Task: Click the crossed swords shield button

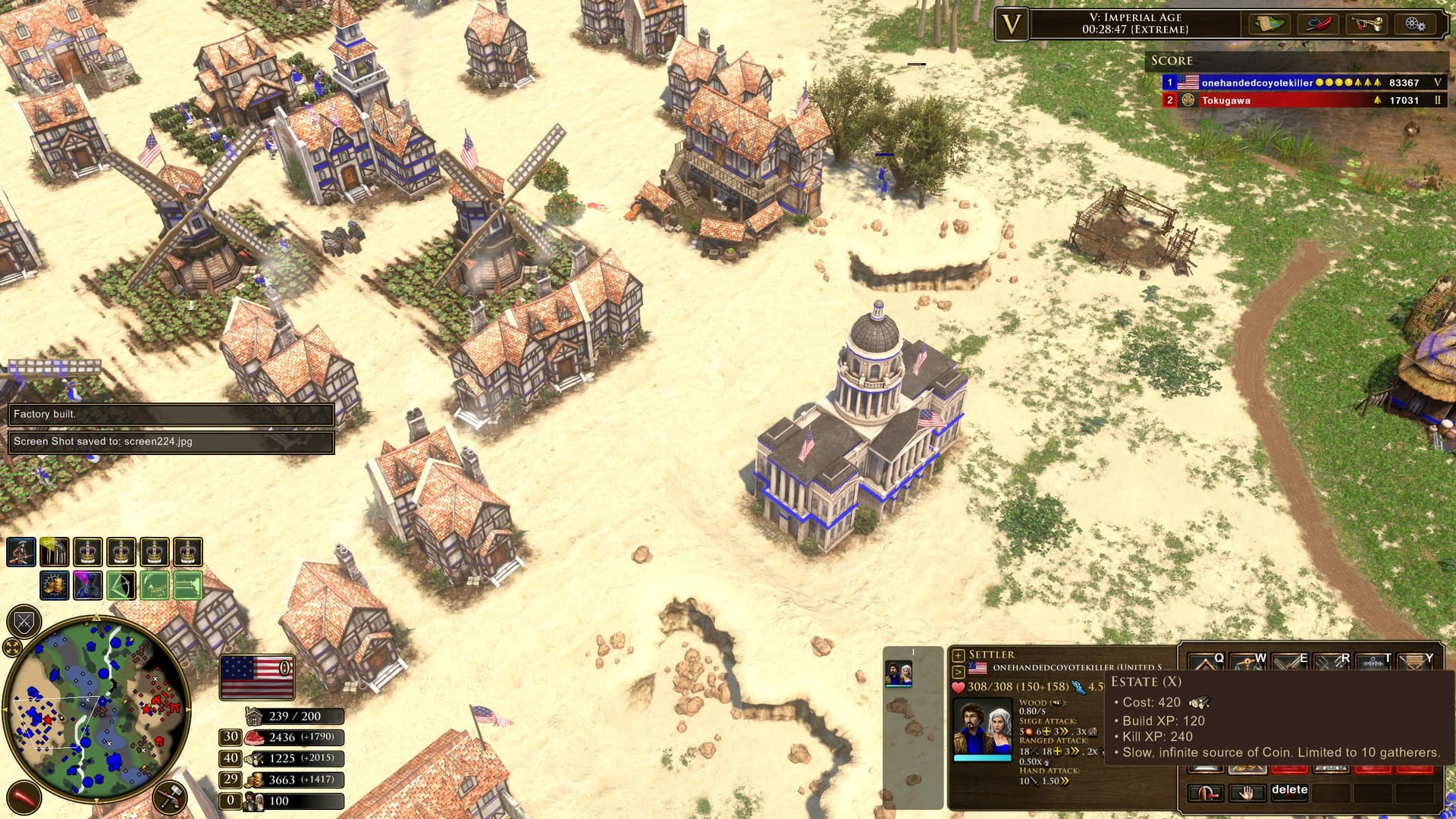Action: click(x=24, y=623)
